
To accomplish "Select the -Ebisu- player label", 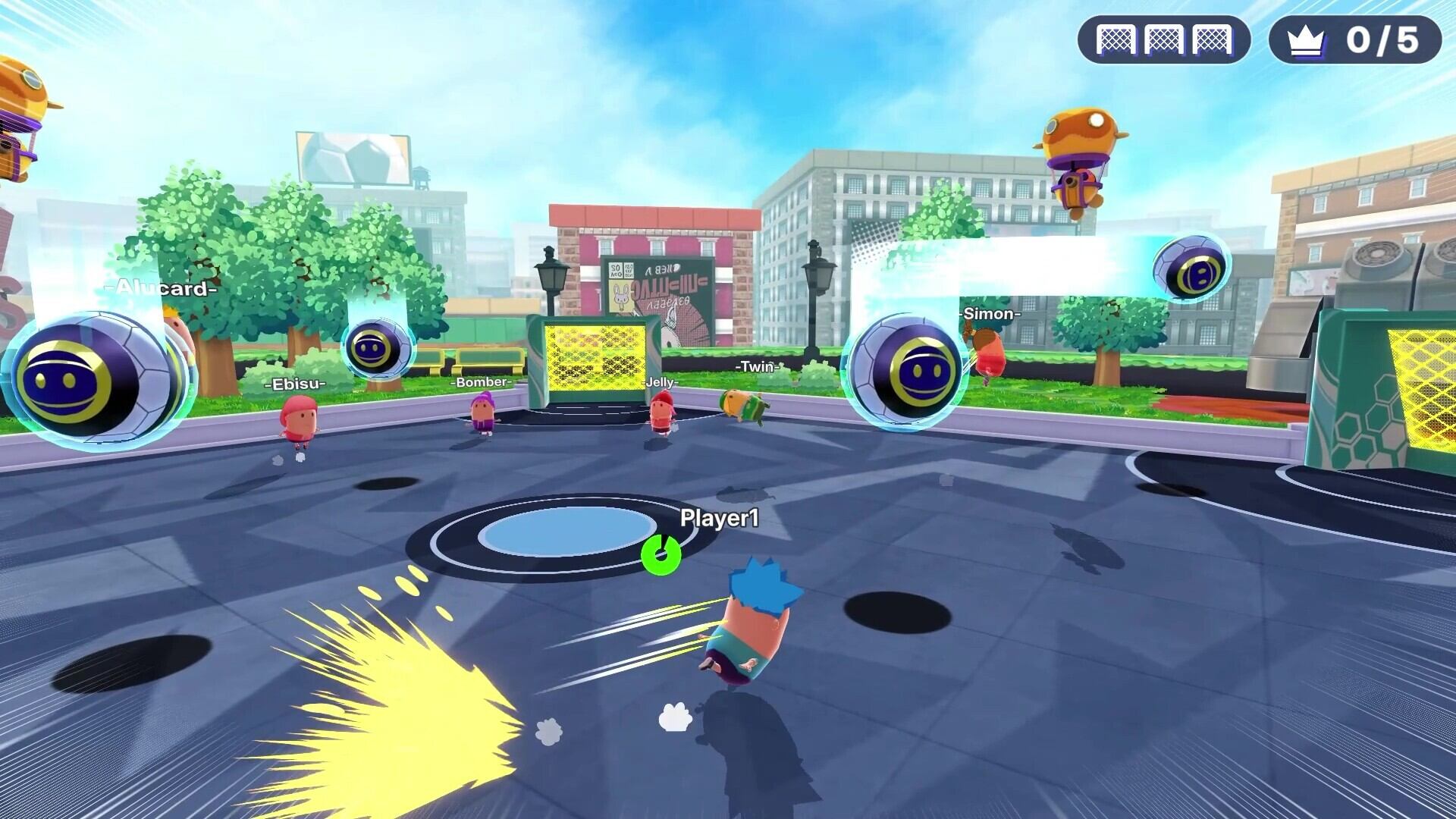I will click(294, 384).
